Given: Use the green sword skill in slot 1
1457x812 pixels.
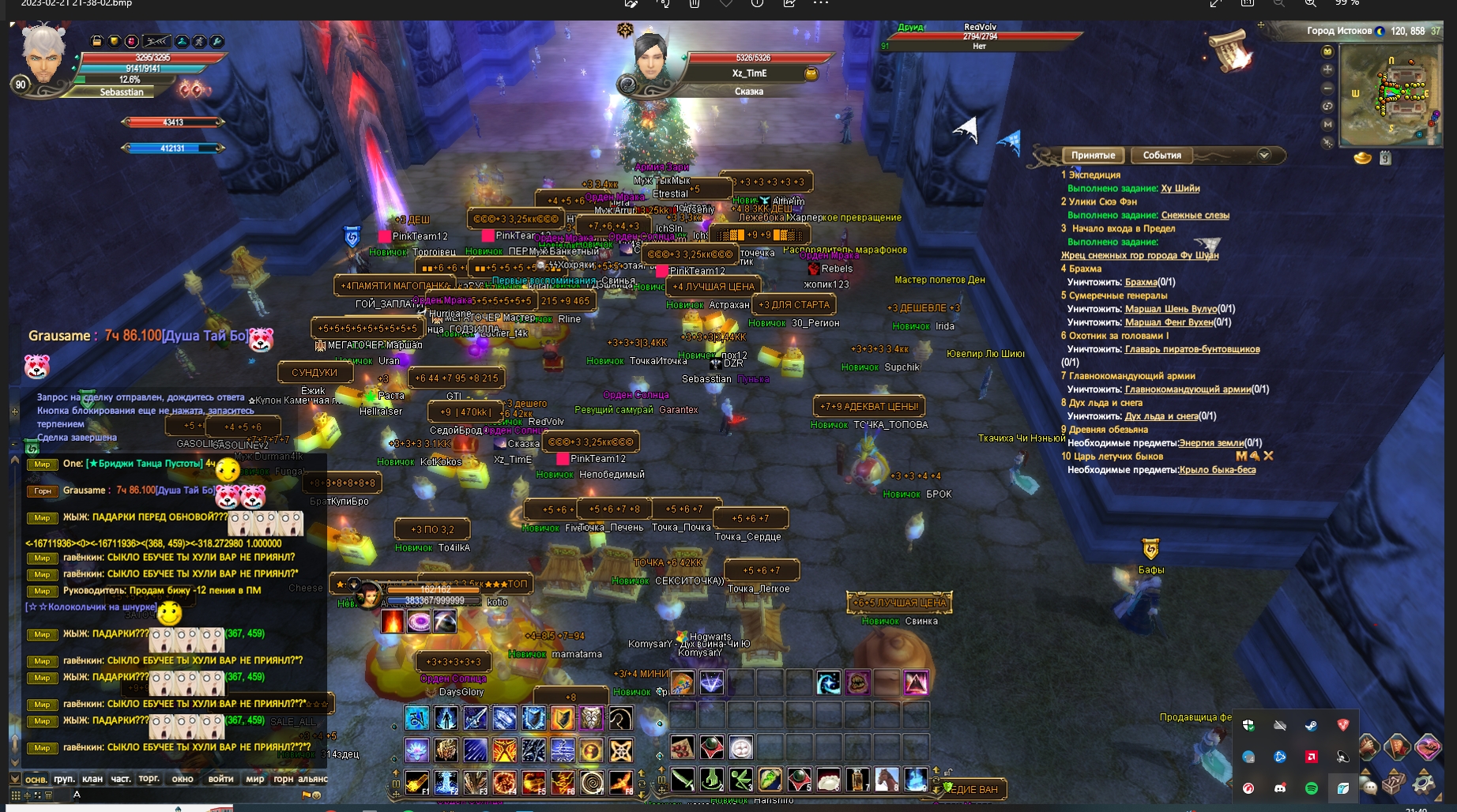Looking at the screenshot, I should pos(683,780).
